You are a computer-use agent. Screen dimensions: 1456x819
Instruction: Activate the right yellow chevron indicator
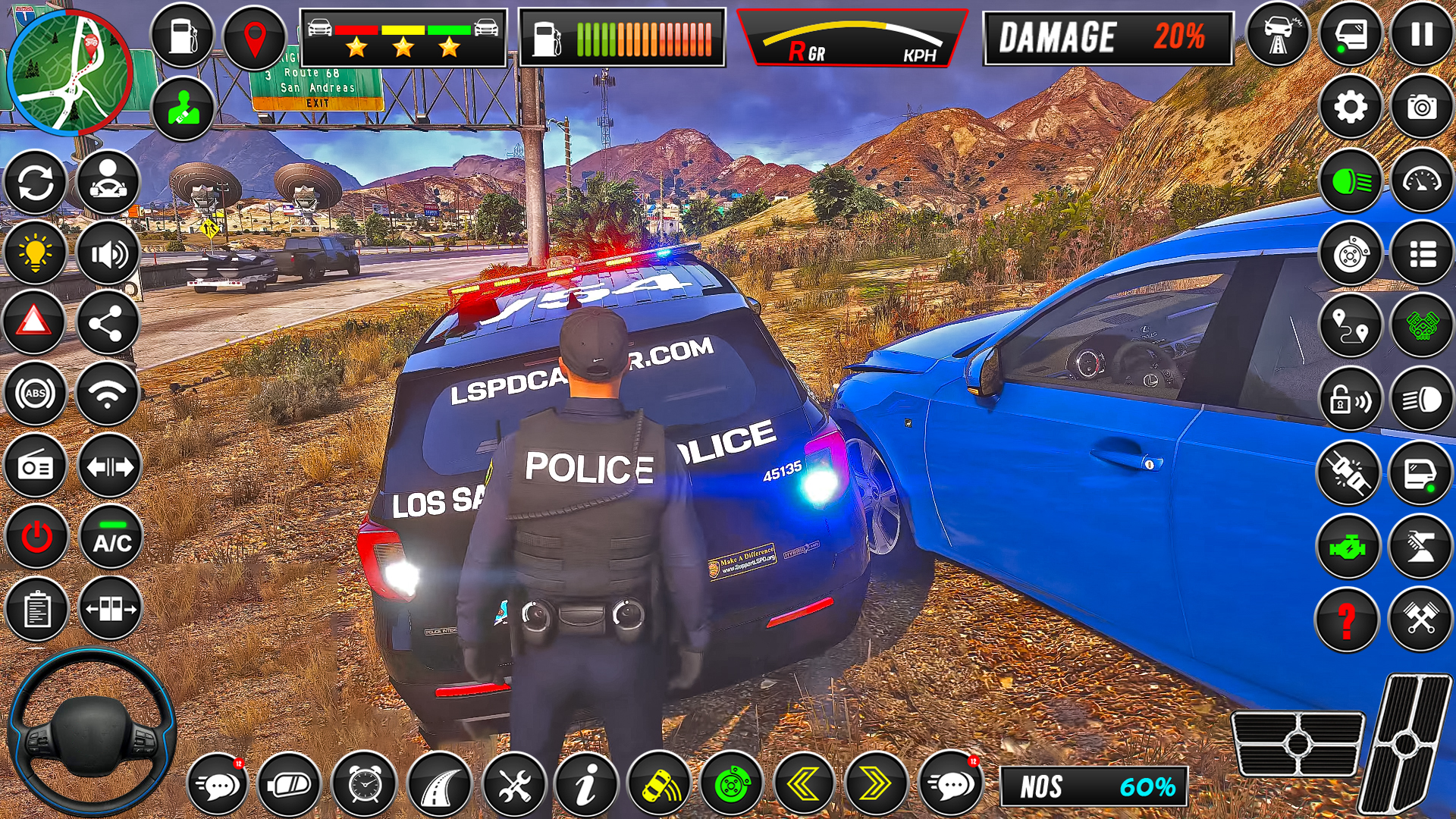pyautogui.click(x=875, y=785)
